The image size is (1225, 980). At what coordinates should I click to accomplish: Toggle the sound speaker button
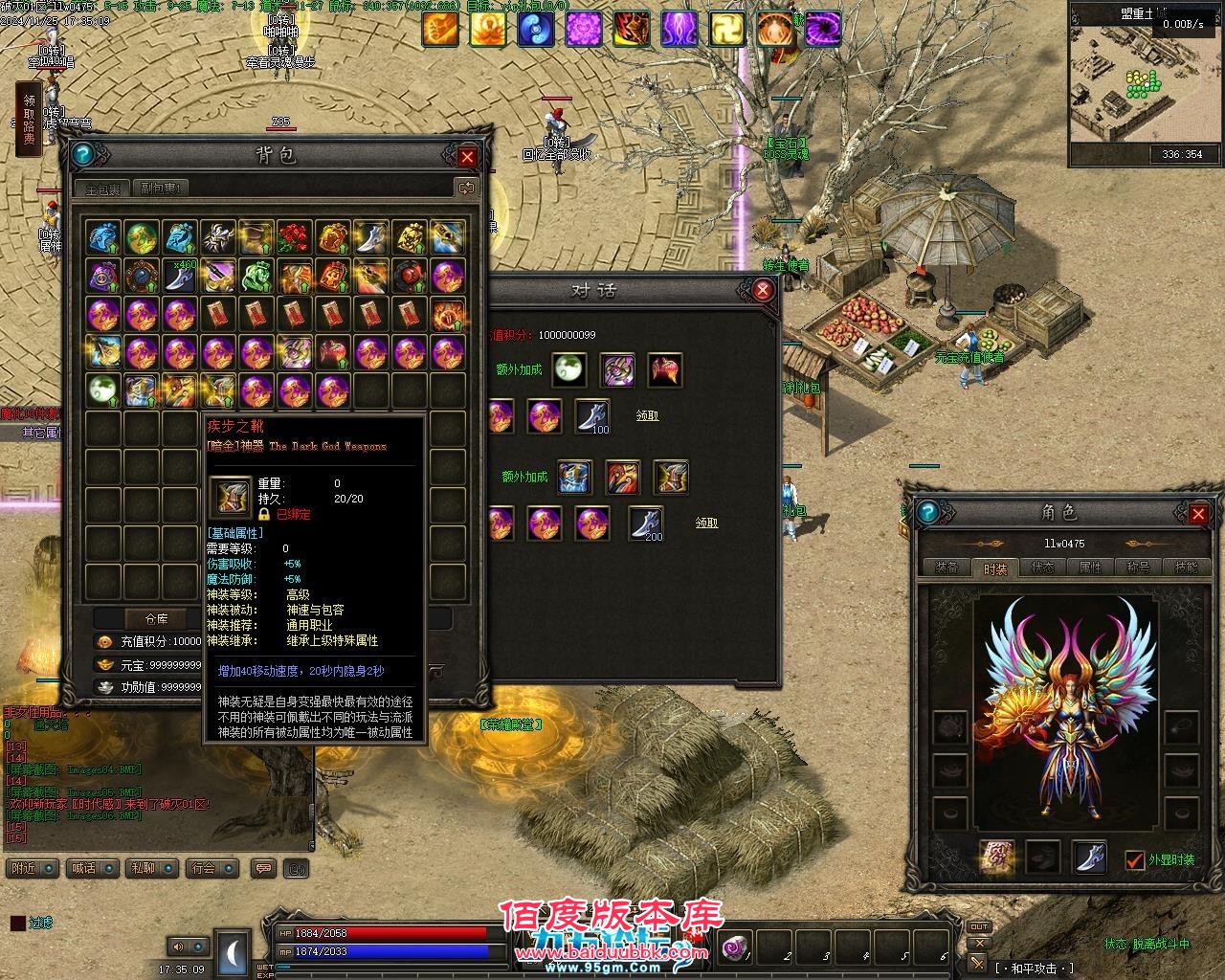179,947
